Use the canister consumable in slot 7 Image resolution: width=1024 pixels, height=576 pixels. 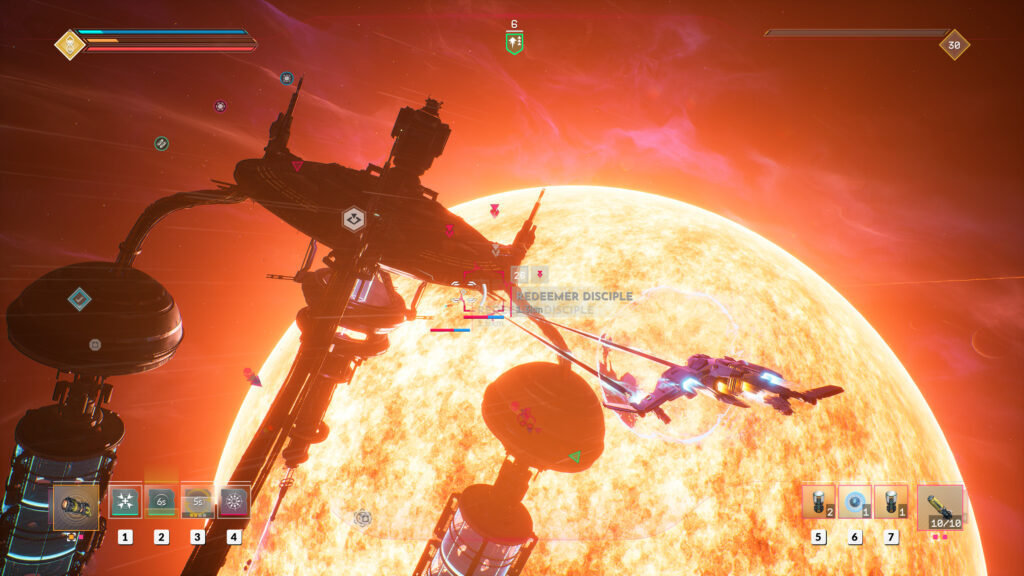click(891, 502)
